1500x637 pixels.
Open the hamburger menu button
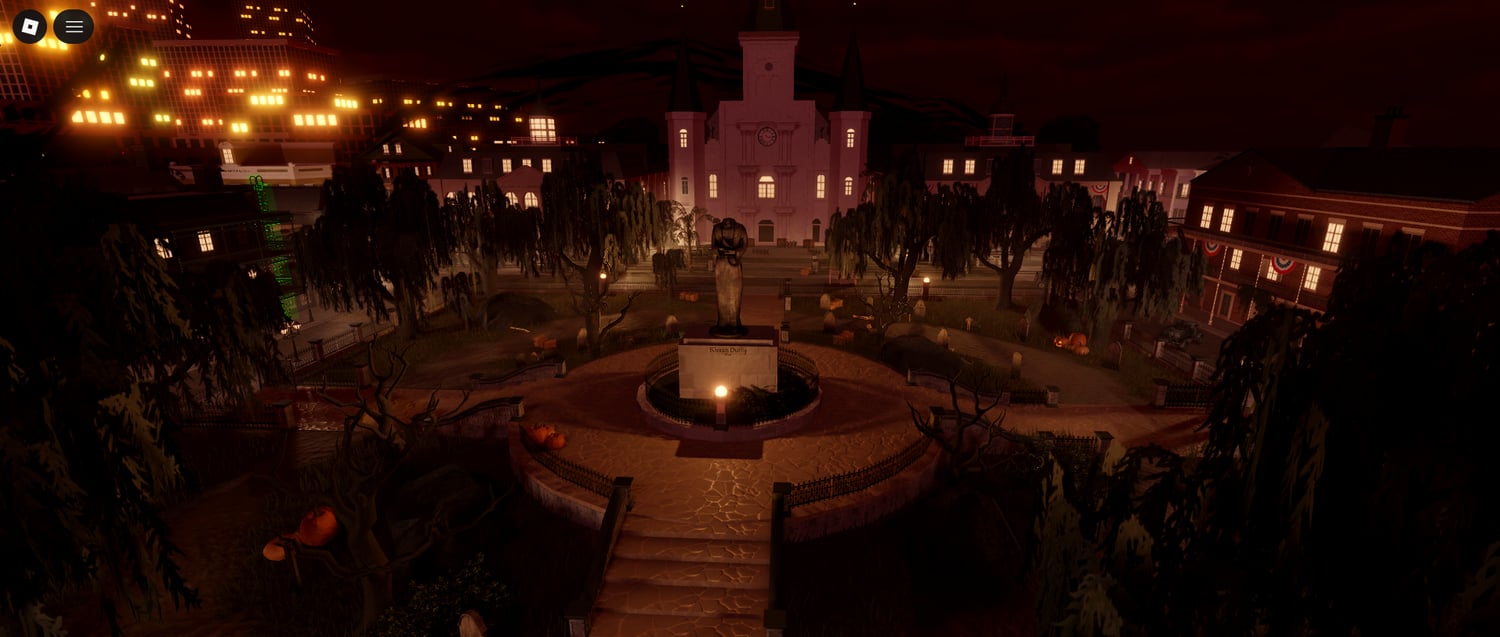(74, 26)
